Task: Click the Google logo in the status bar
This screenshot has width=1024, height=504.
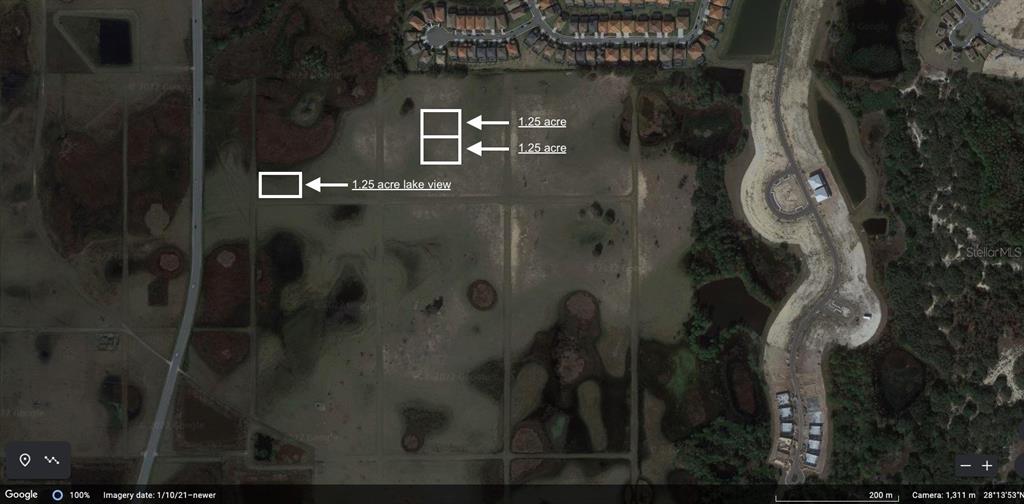Action: point(21,495)
